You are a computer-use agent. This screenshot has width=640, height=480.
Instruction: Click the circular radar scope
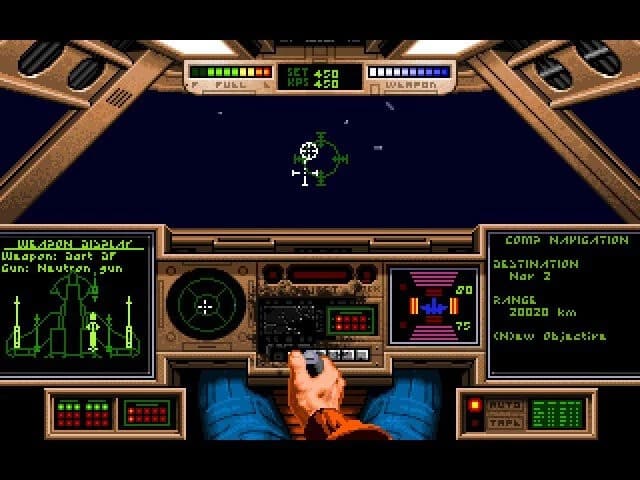205,306
